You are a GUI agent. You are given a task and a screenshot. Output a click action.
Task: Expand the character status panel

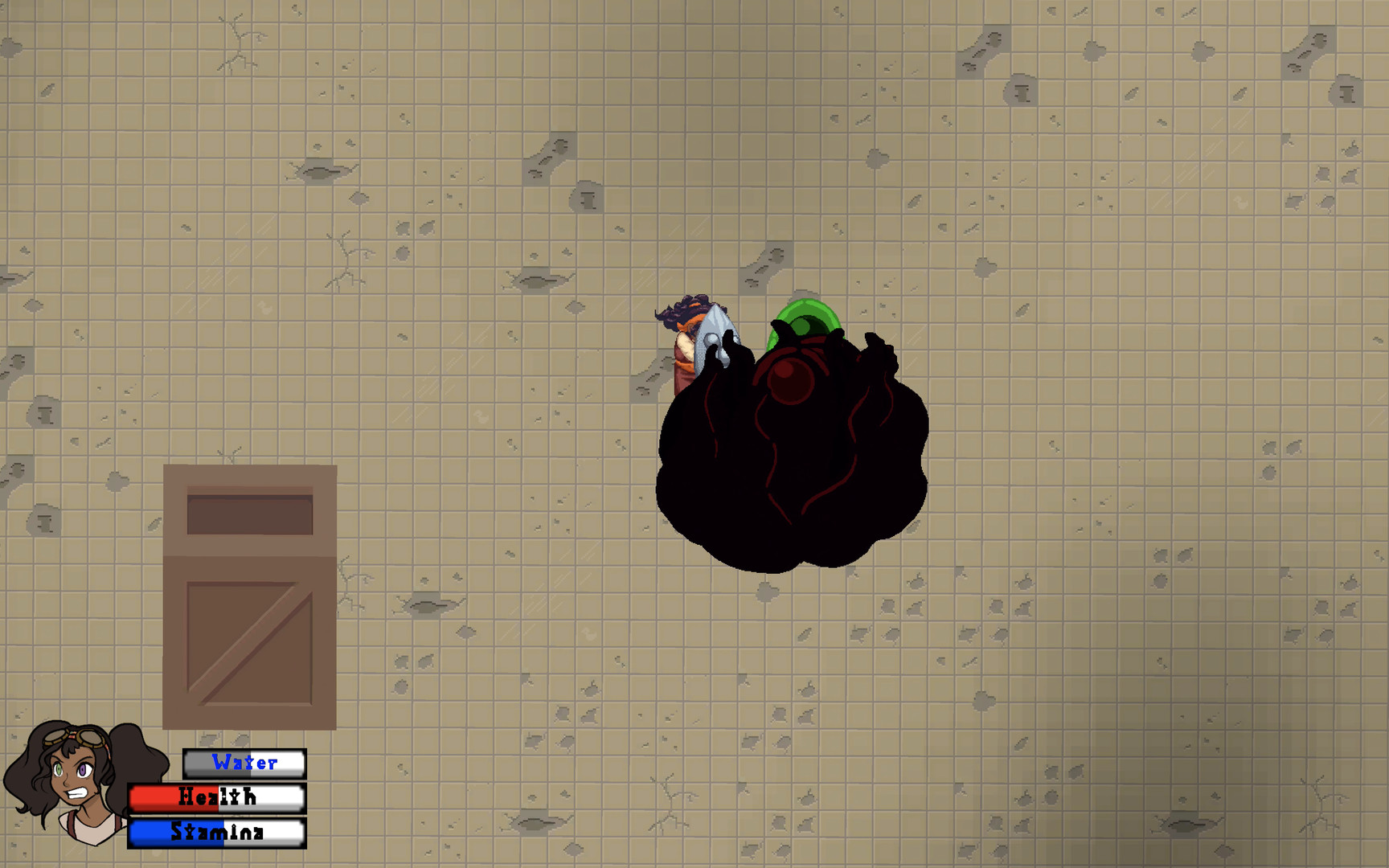[x=161, y=796]
